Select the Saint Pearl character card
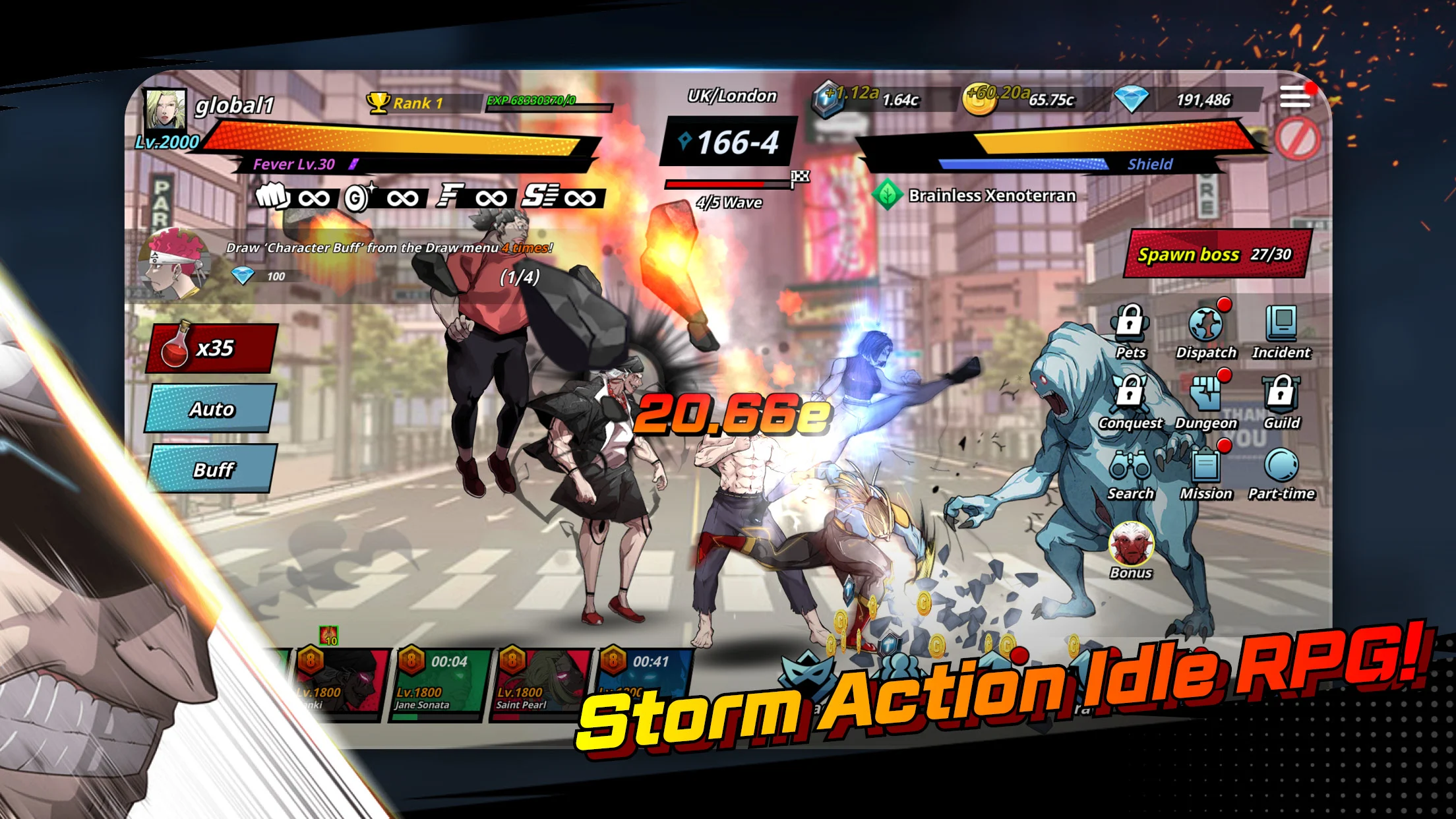This screenshot has width=1456, height=819. (x=541, y=683)
